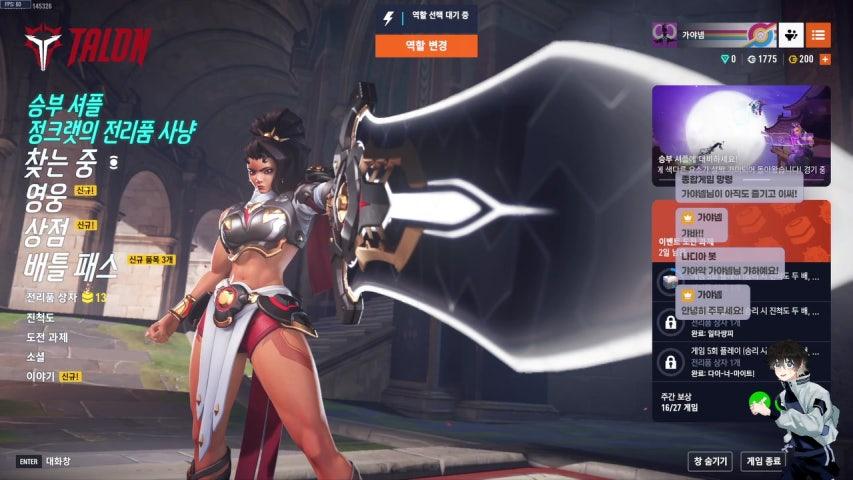This screenshot has width=853, height=480.
Task: Open the orange list menu button
Action: click(x=819, y=35)
